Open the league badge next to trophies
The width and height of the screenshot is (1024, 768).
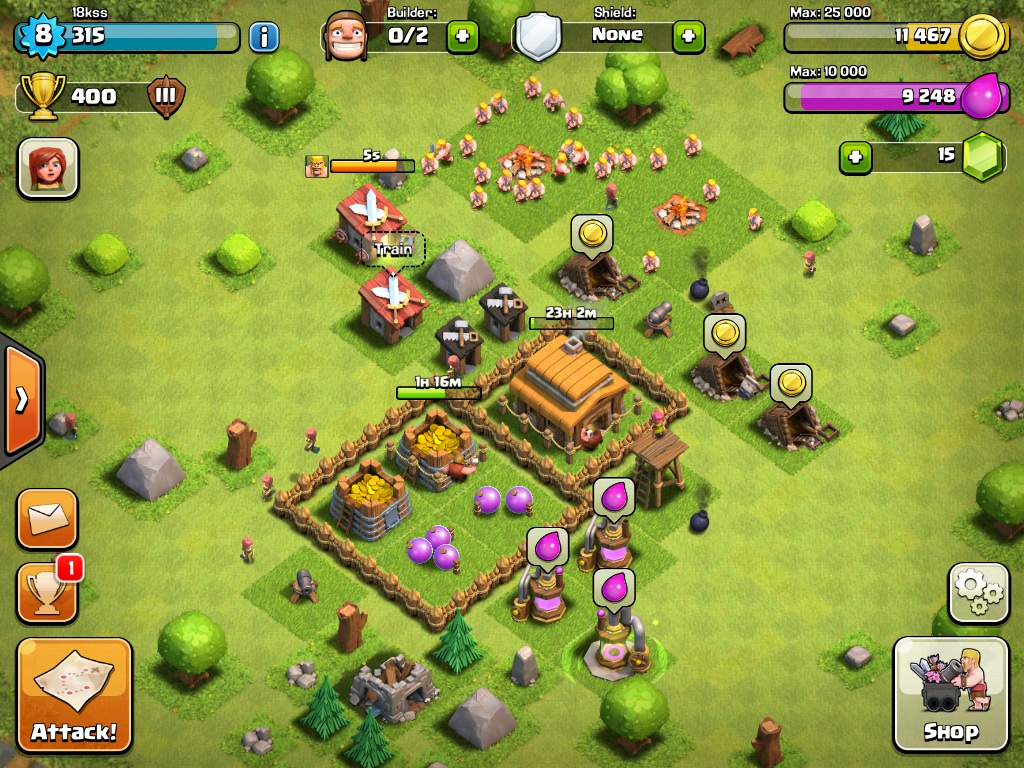[x=165, y=97]
